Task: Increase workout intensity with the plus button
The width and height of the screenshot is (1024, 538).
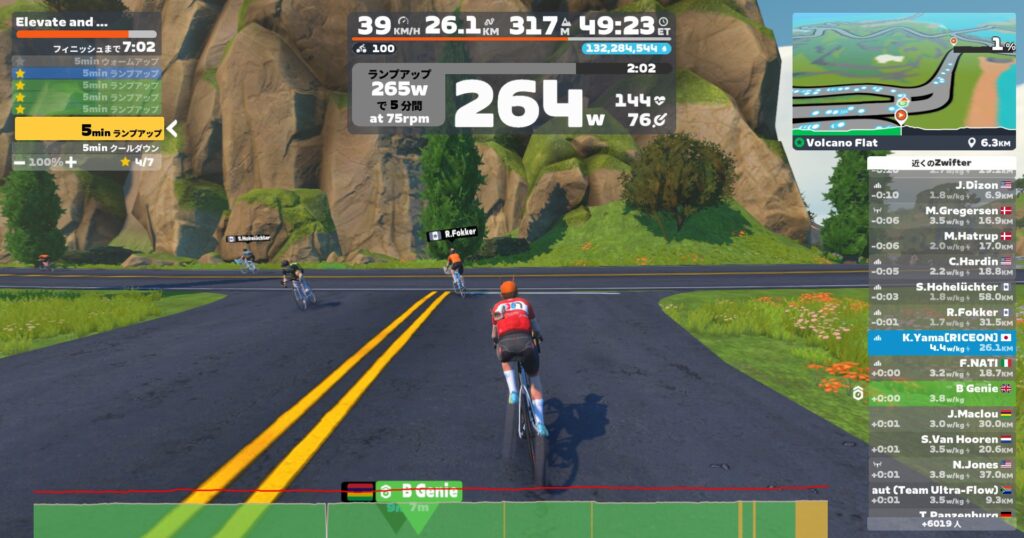Action: pyautogui.click(x=70, y=161)
